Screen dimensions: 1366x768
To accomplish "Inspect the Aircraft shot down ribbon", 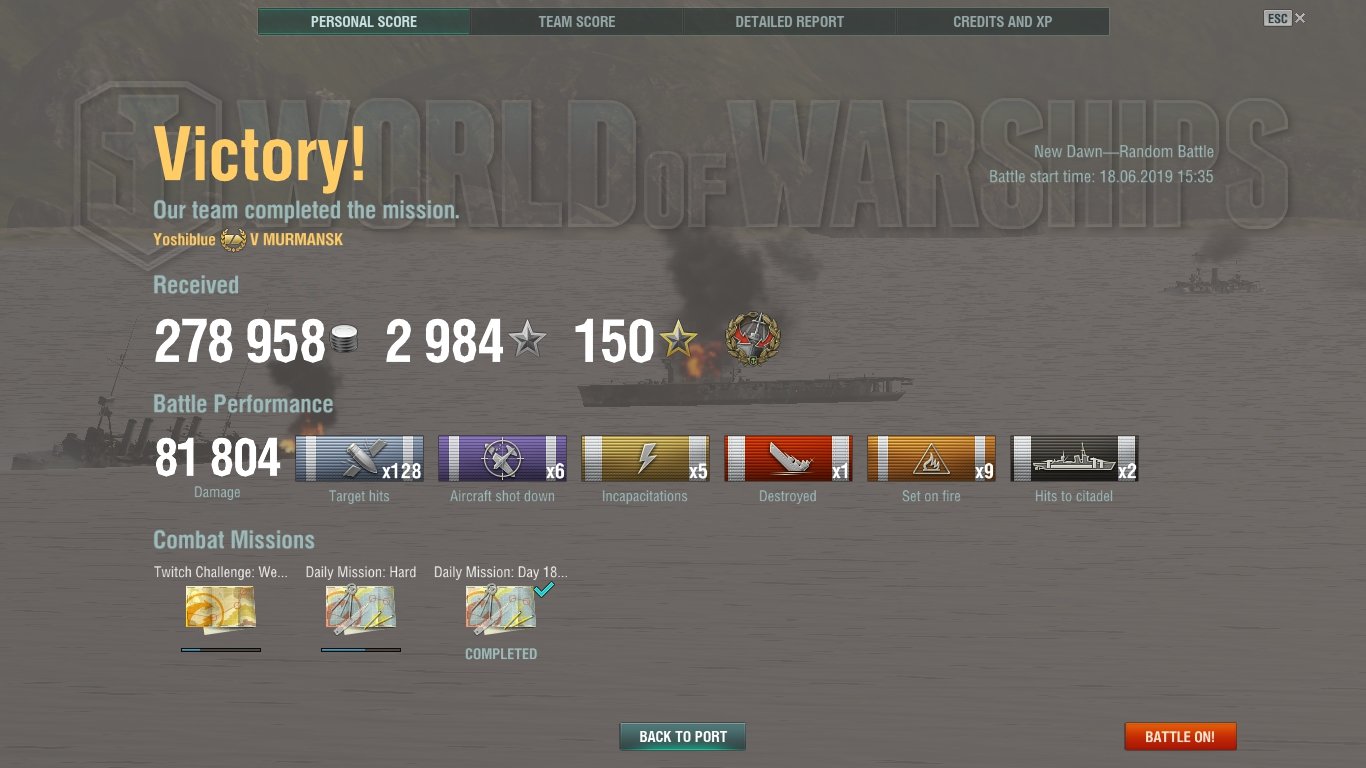I will pos(502,459).
